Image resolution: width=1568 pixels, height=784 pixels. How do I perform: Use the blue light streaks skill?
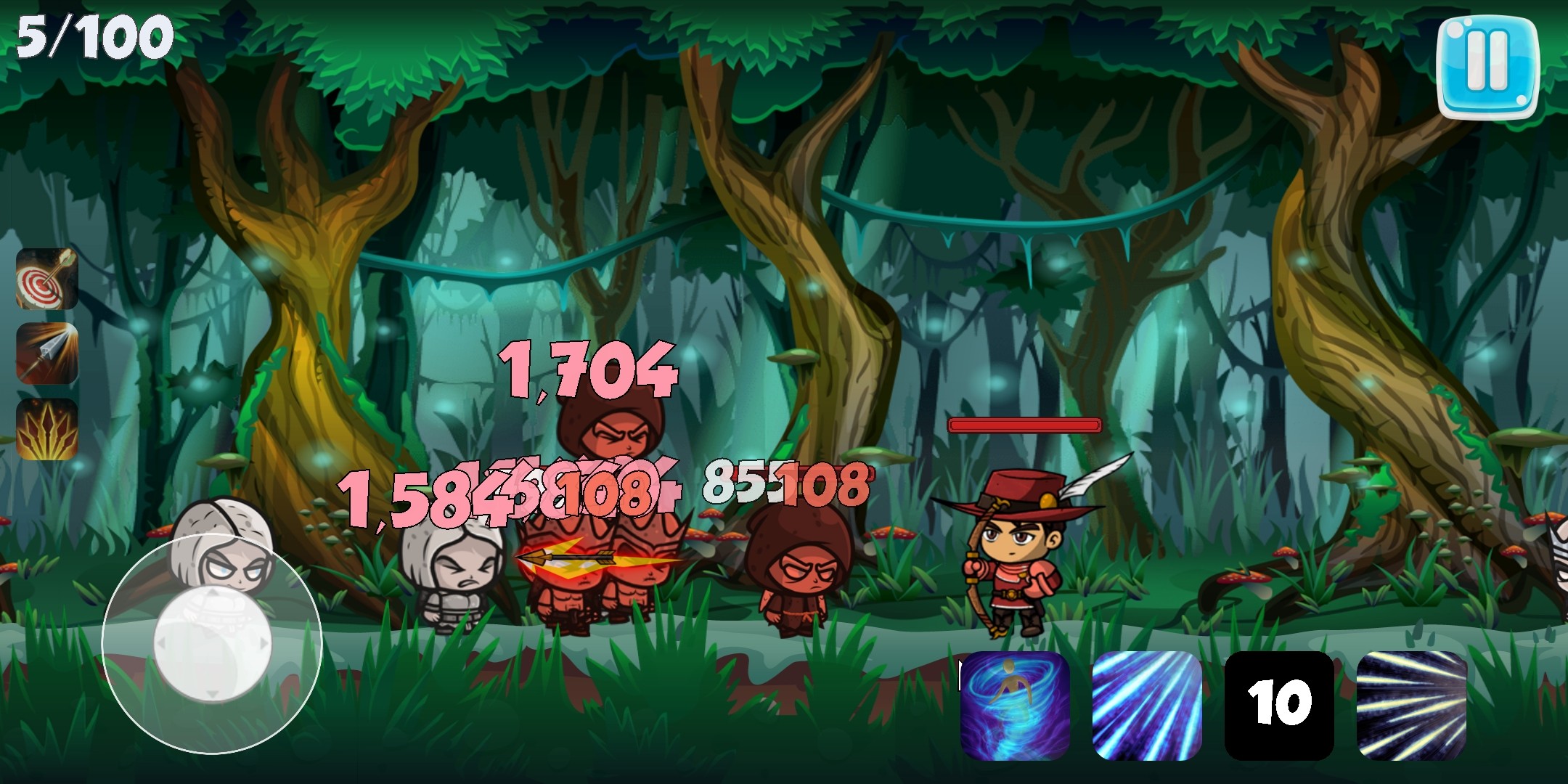(1147, 705)
